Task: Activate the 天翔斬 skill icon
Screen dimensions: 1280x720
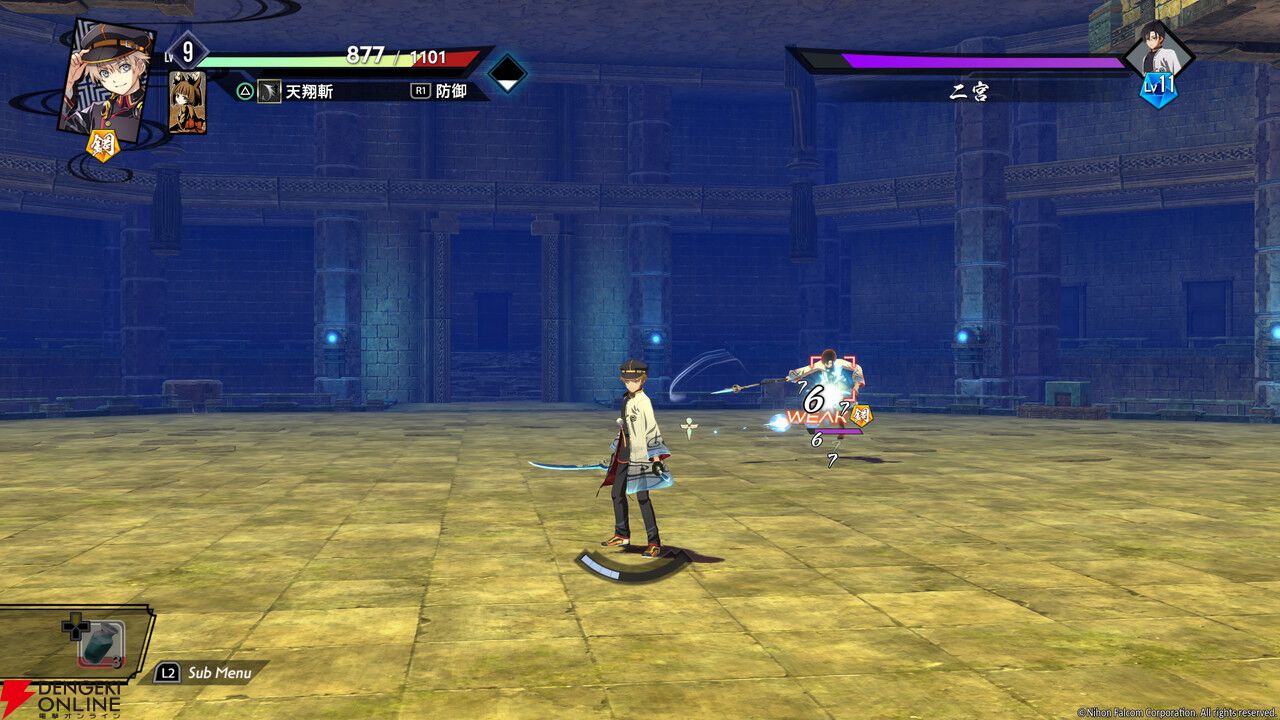Action: (270, 91)
